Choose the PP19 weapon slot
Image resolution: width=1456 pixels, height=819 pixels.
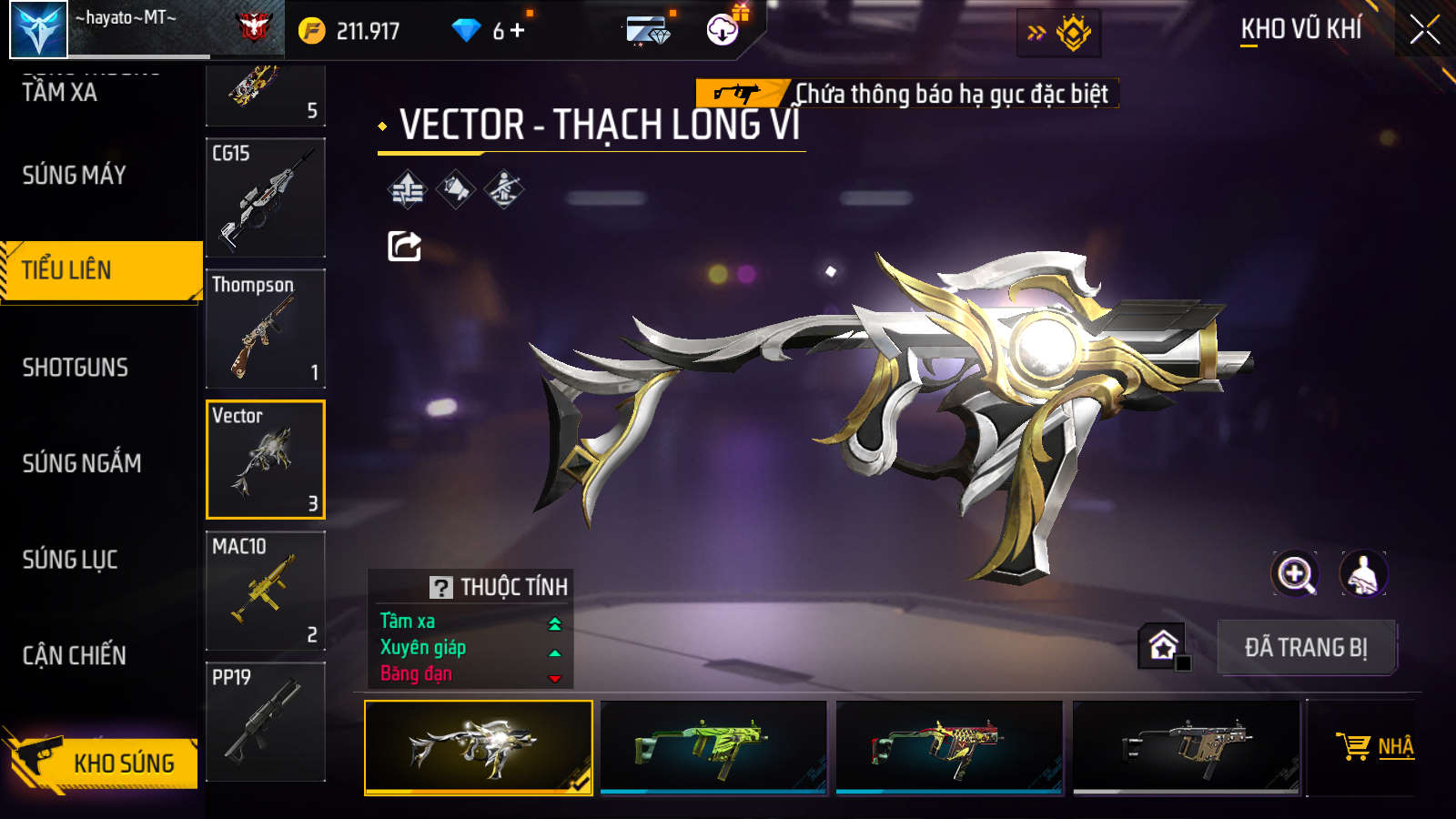pos(265,722)
